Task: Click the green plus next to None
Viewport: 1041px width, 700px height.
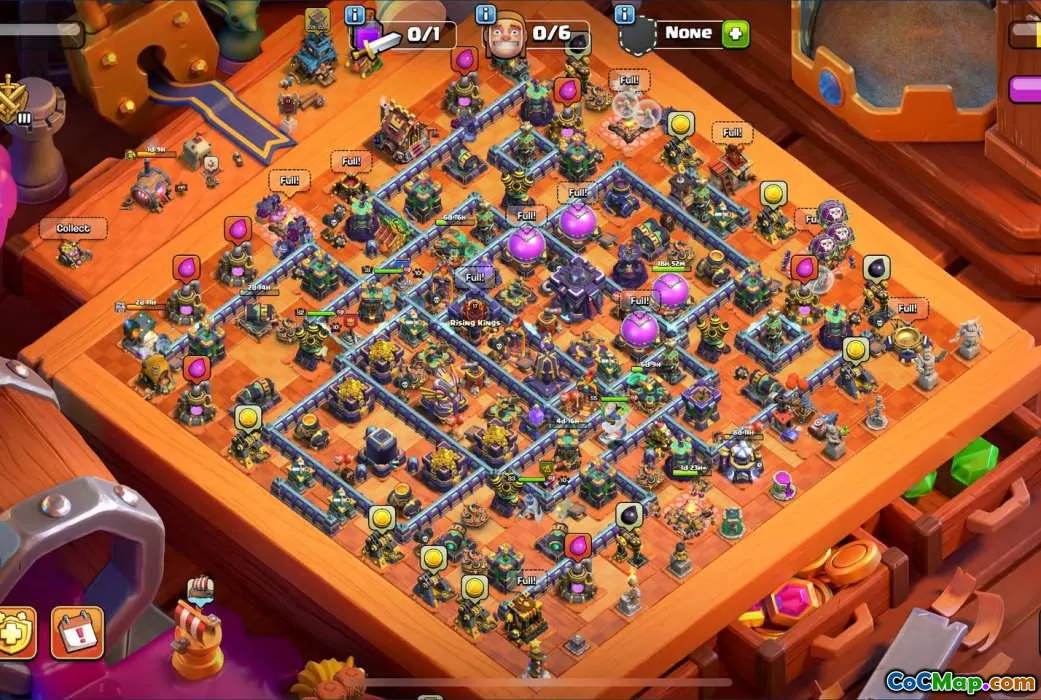Action: coord(735,33)
